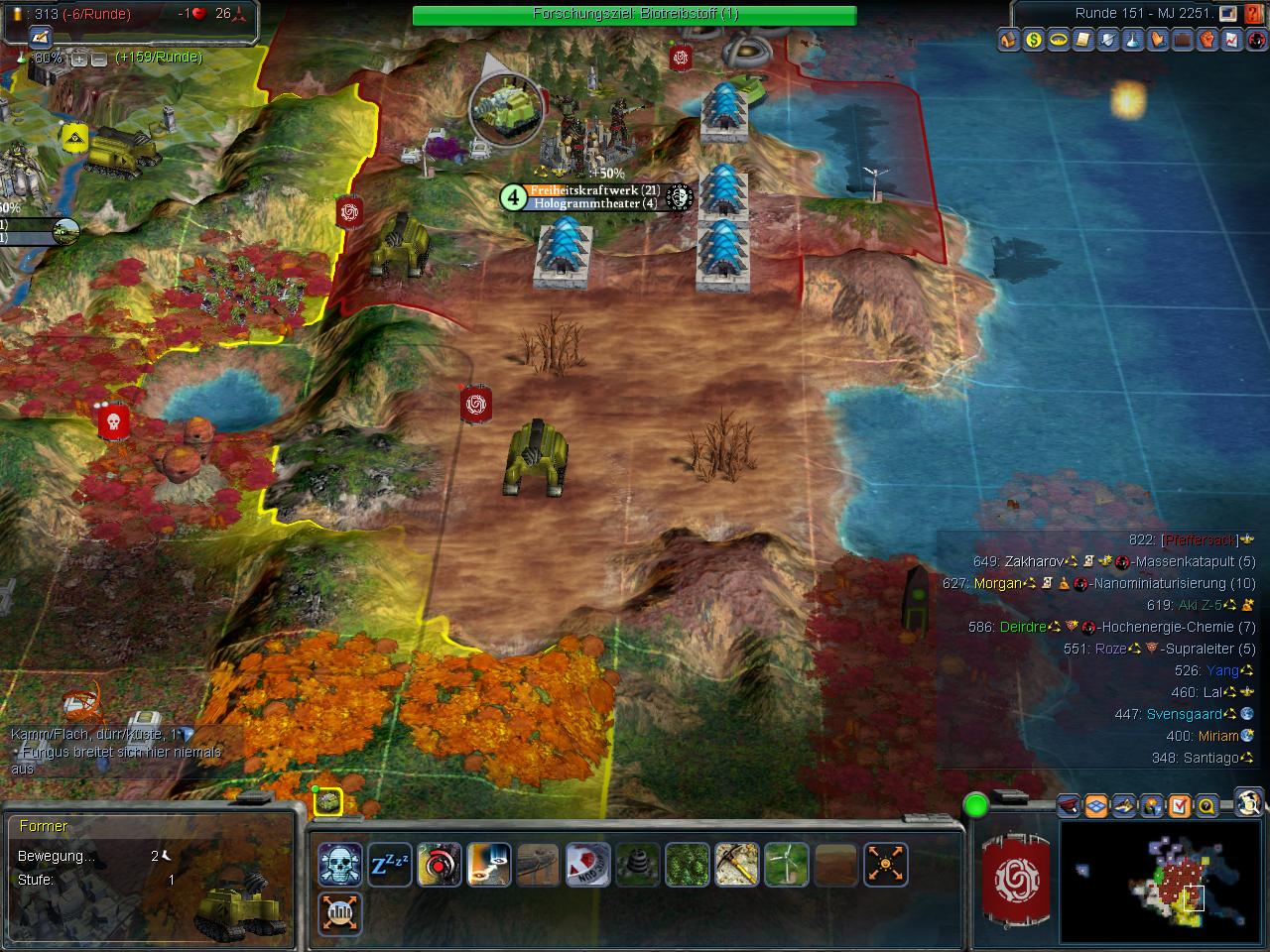Viewport: 1270px width, 952px height.
Task: Put the Former to sleep
Action: click(390, 865)
